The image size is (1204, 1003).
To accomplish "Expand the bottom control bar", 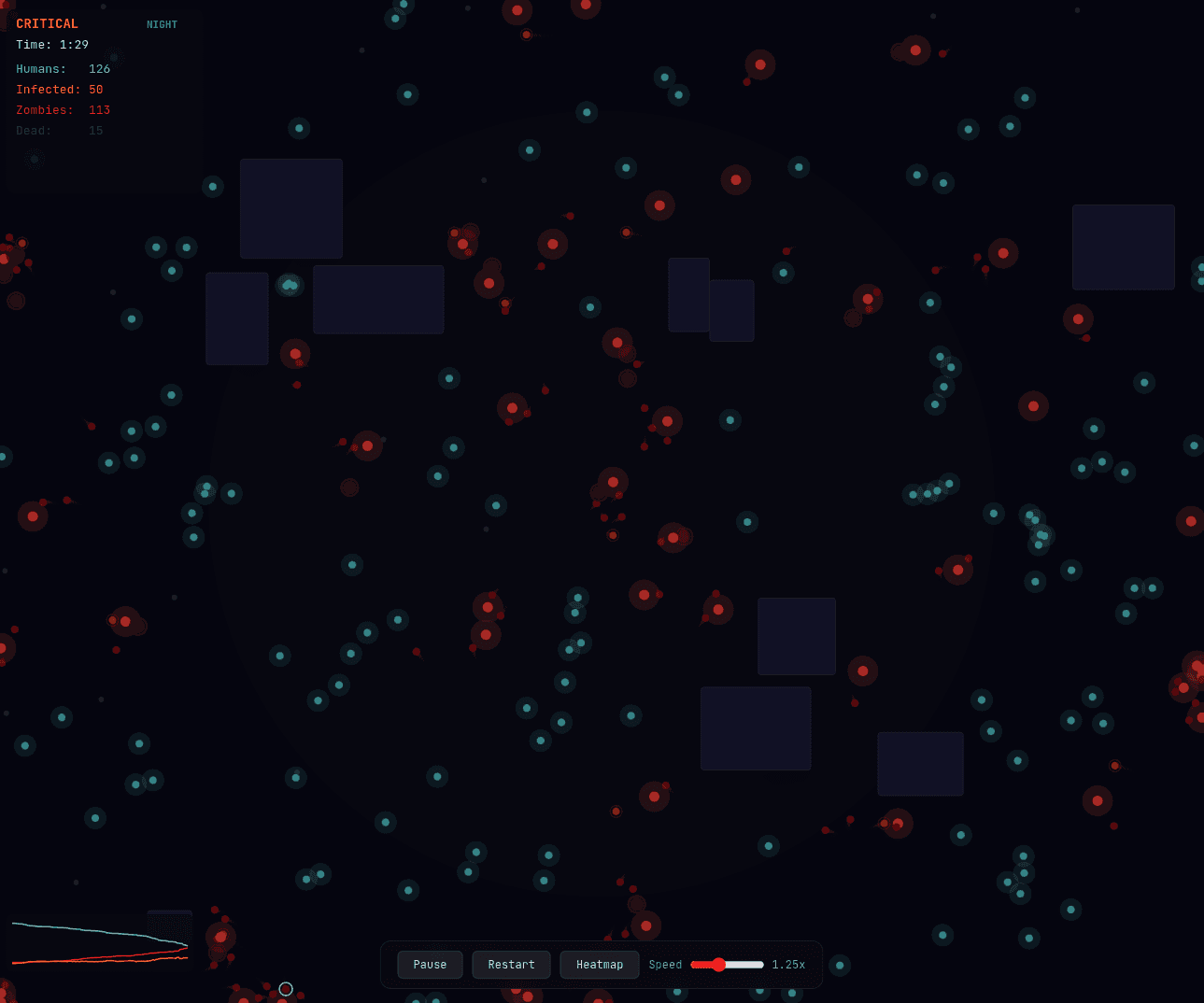I will (x=602, y=964).
